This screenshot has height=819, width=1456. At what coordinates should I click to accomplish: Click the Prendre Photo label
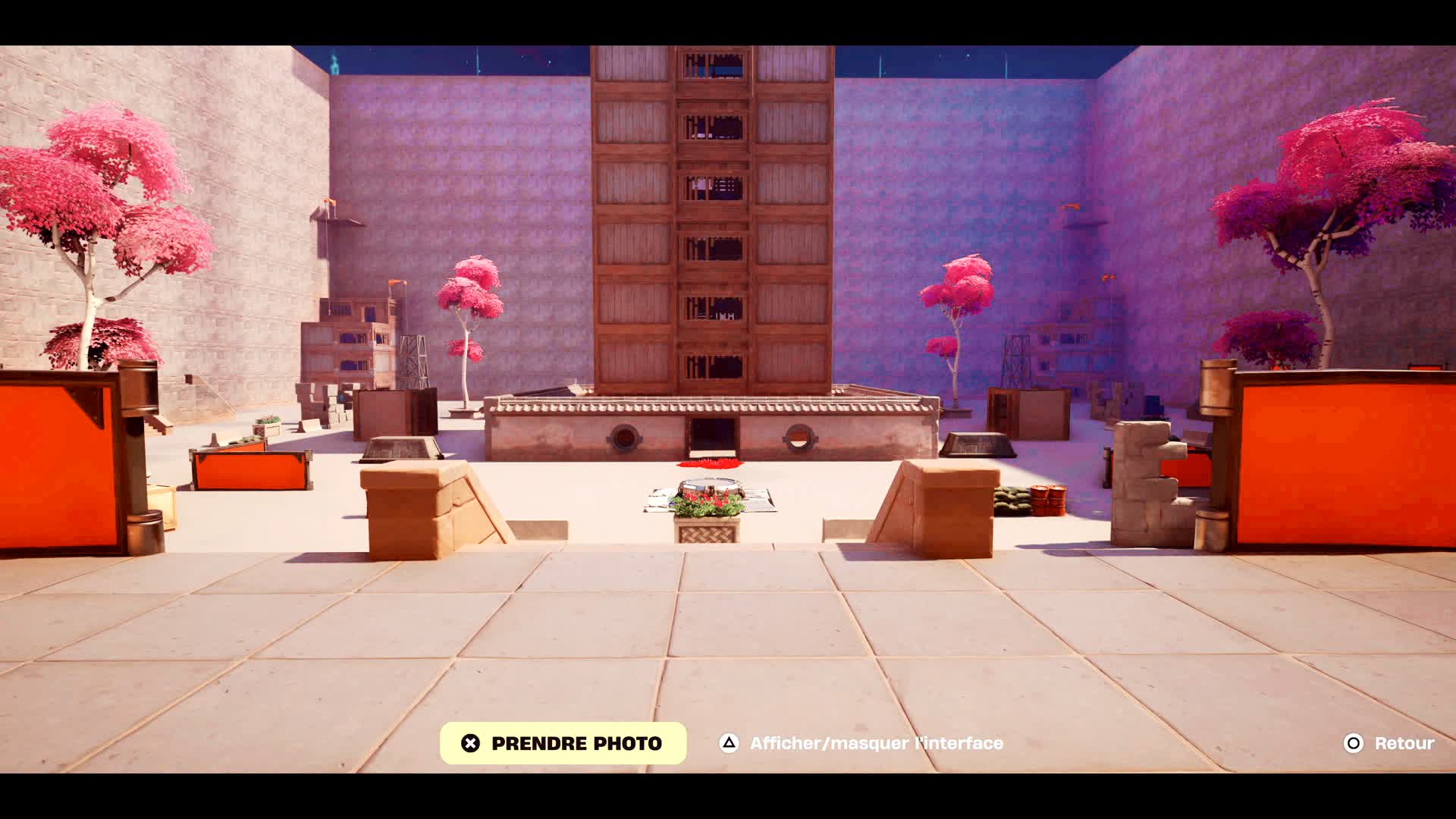(576, 743)
